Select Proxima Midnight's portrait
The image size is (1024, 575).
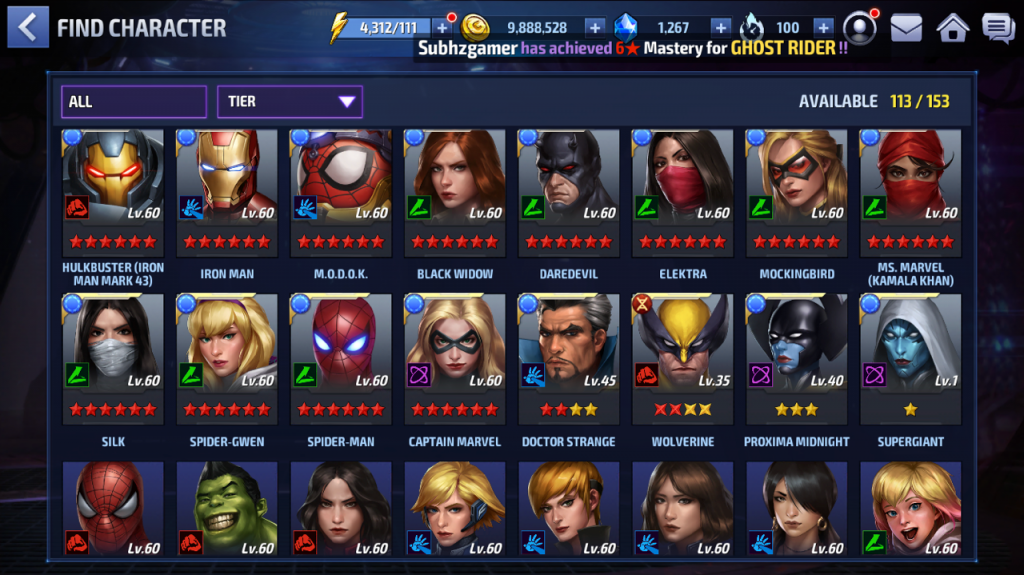coord(797,358)
